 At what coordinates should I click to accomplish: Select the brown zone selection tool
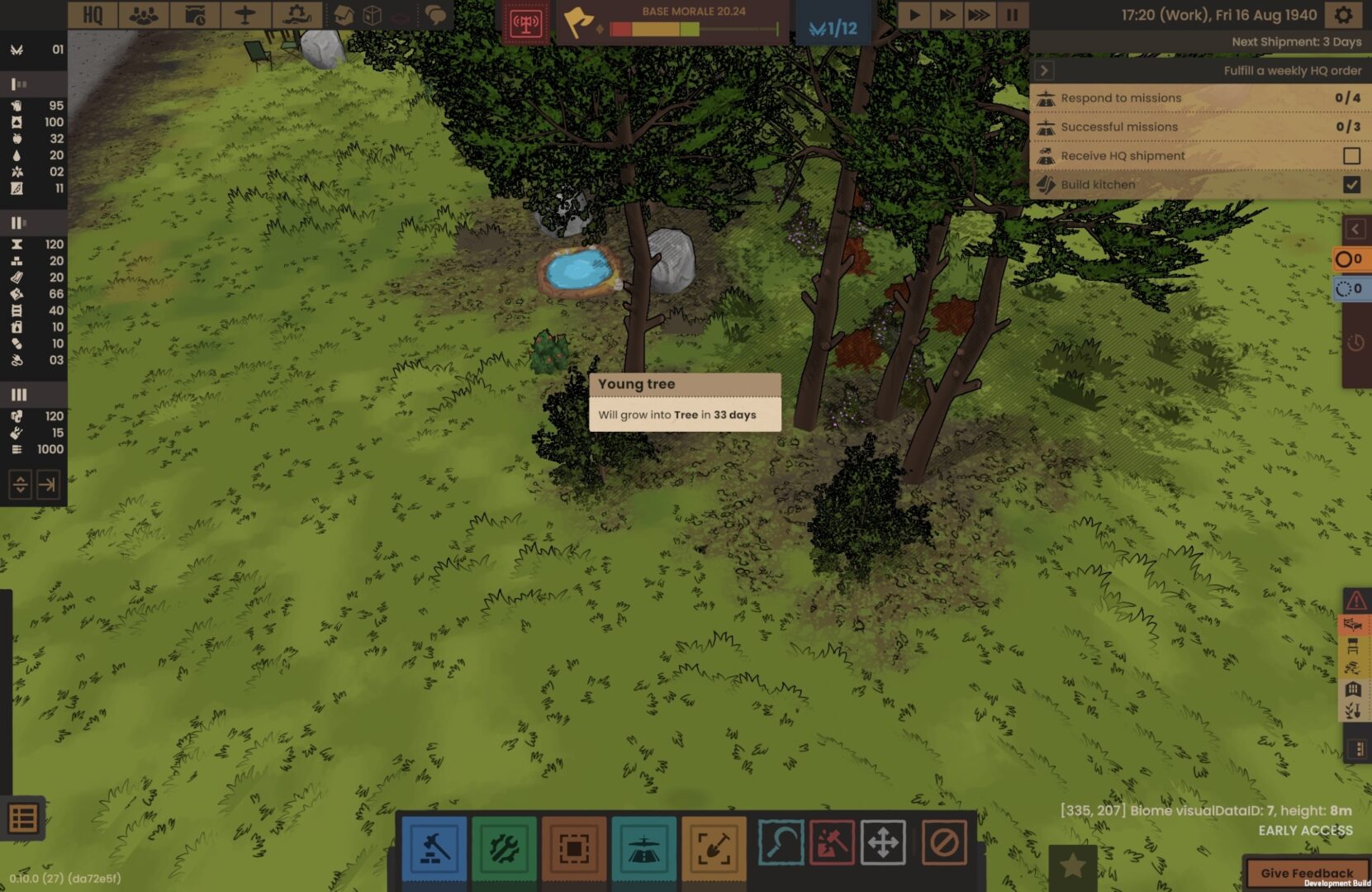coord(574,847)
